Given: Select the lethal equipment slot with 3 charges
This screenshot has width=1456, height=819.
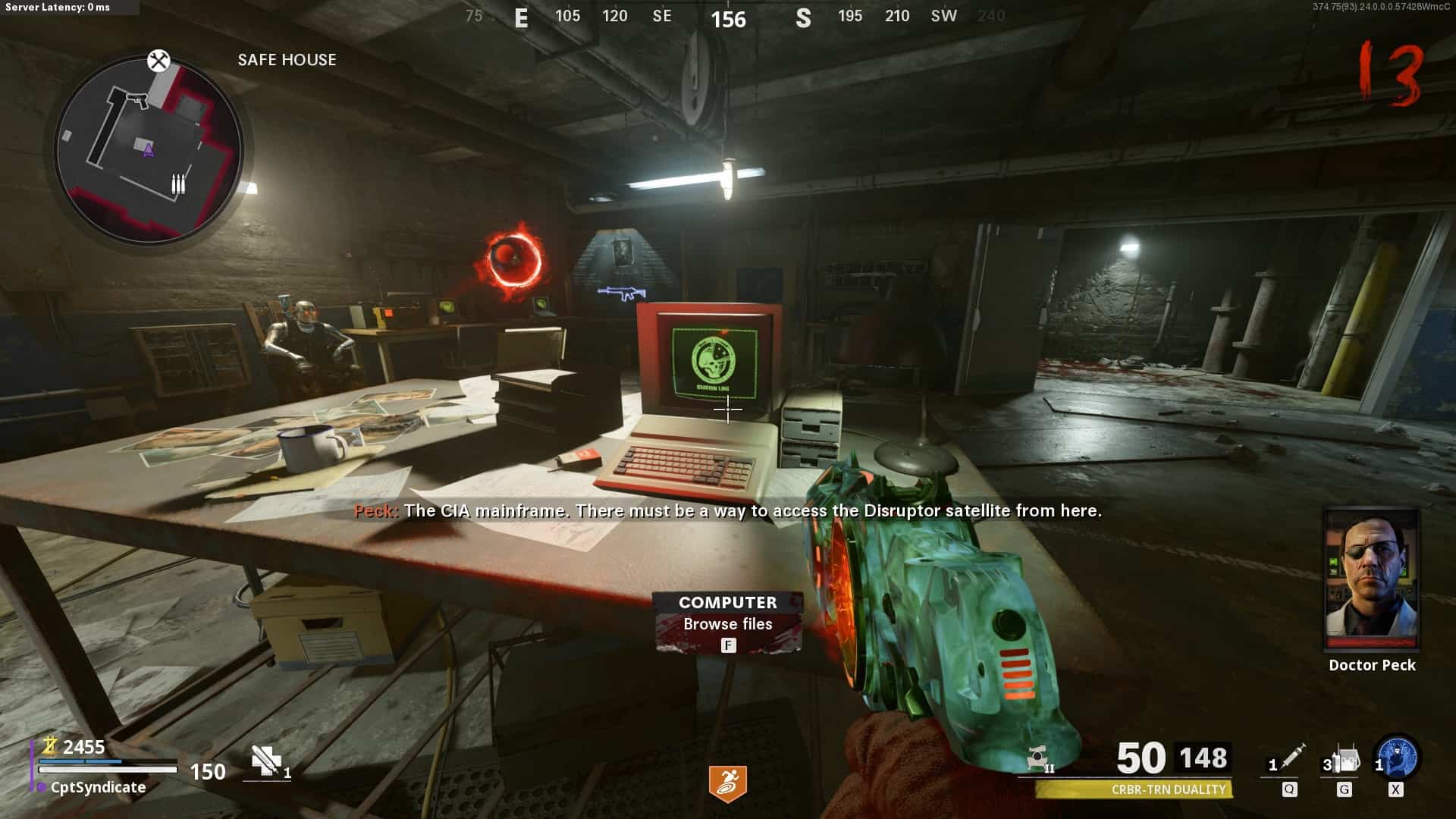Looking at the screenshot, I should pyautogui.click(x=1343, y=760).
